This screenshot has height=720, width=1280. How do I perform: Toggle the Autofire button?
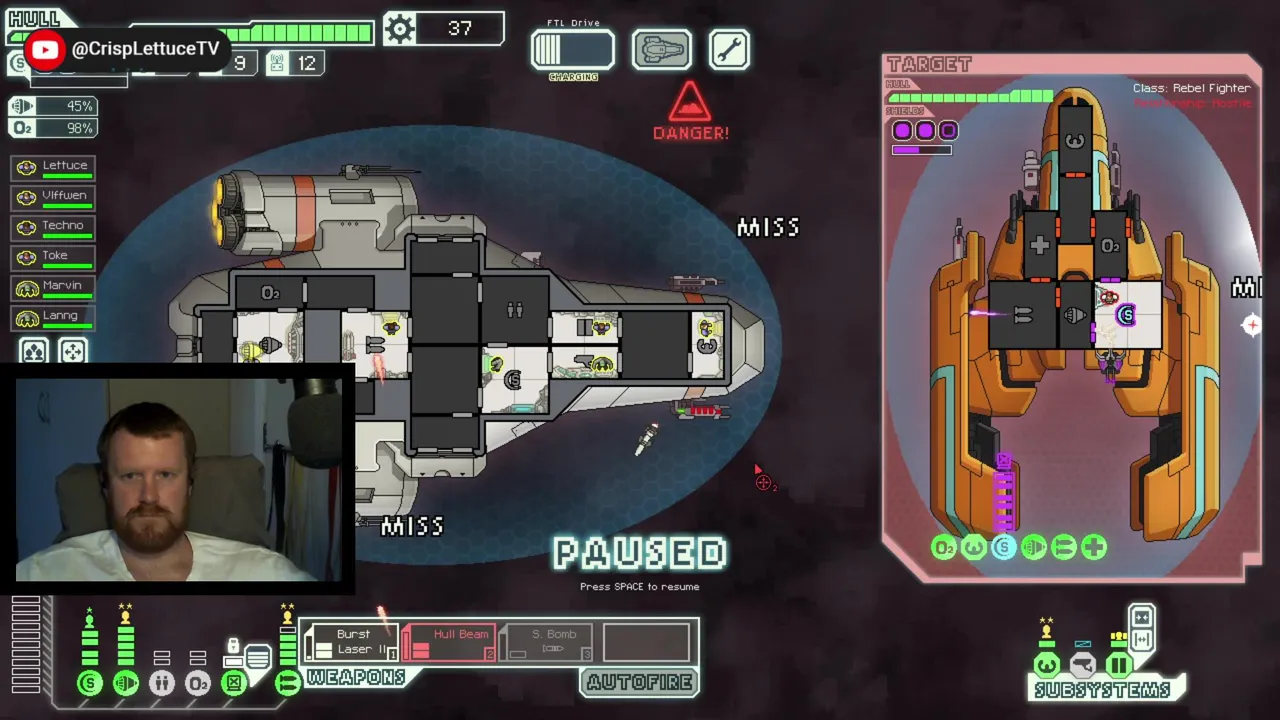(x=639, y=683)
